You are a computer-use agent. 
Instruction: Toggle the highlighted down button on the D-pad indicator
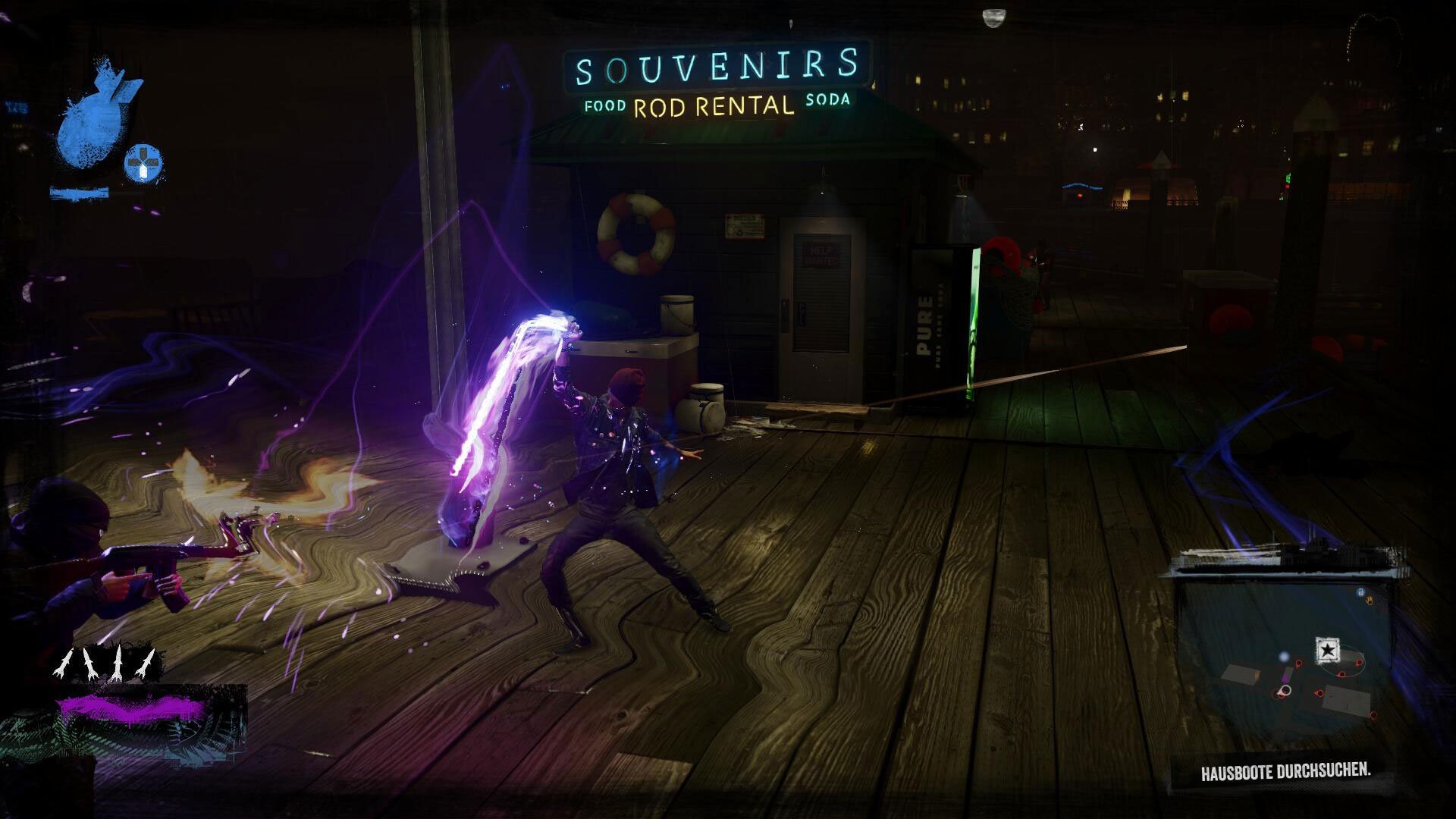[144, 173]
